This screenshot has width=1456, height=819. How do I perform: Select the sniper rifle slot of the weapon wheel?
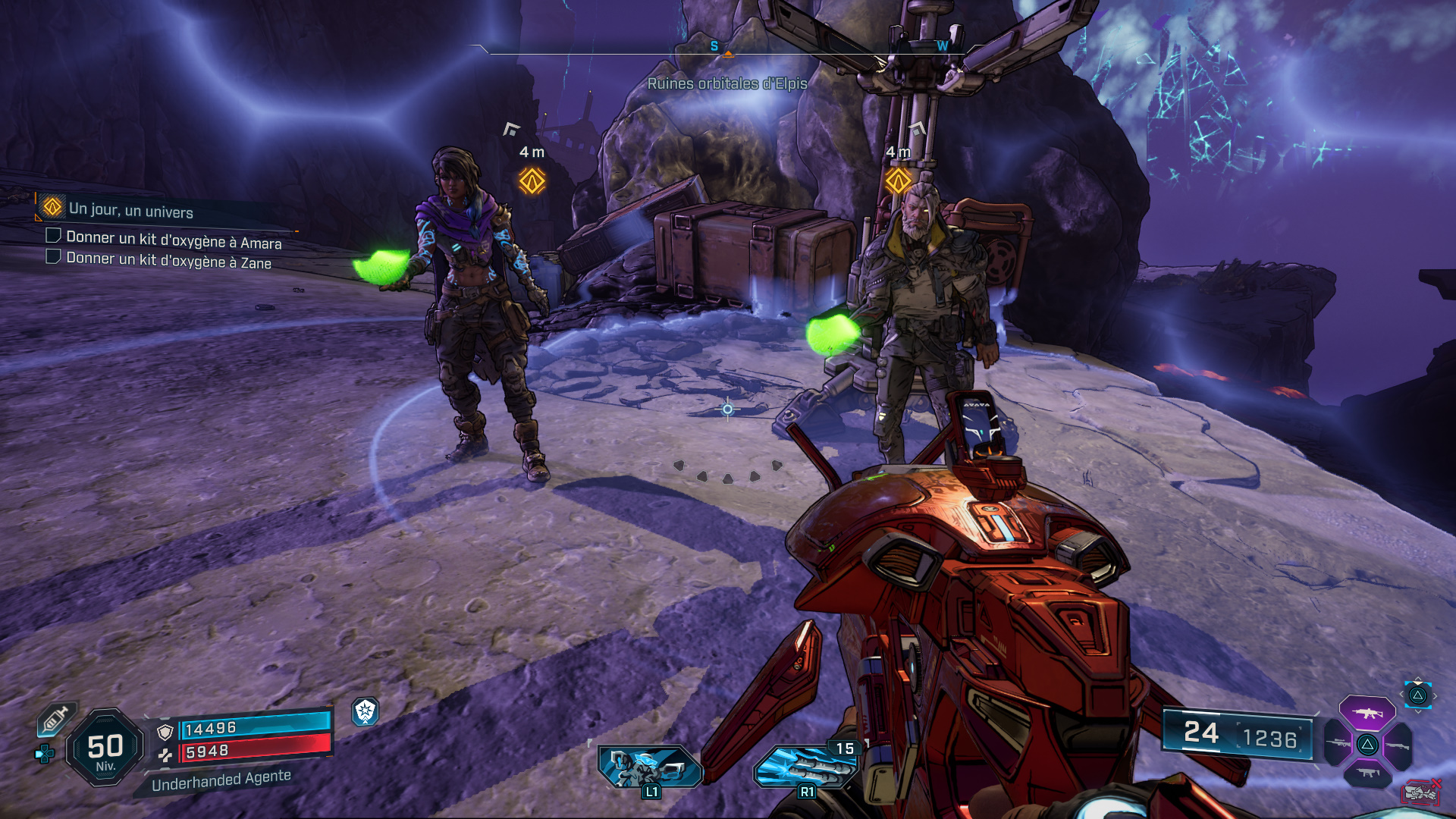[1337, 743]
